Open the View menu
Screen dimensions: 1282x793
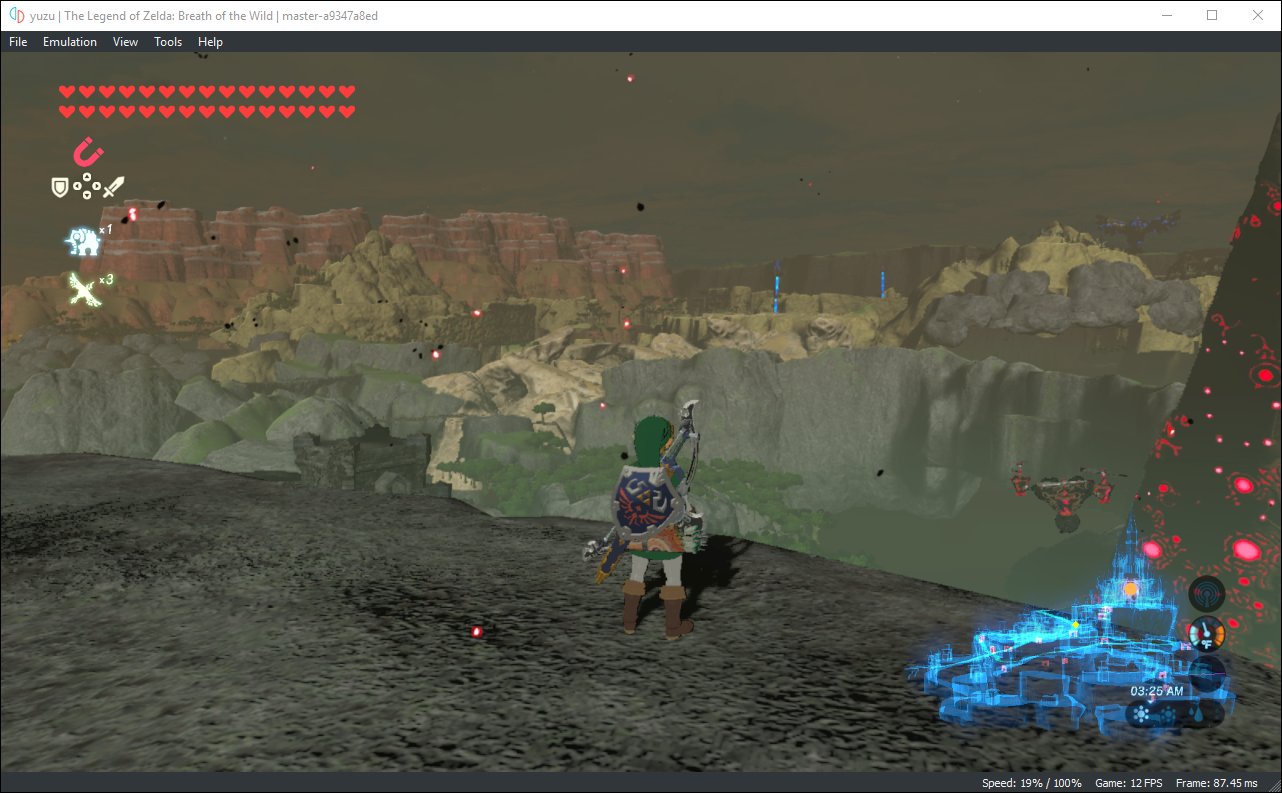124,42
